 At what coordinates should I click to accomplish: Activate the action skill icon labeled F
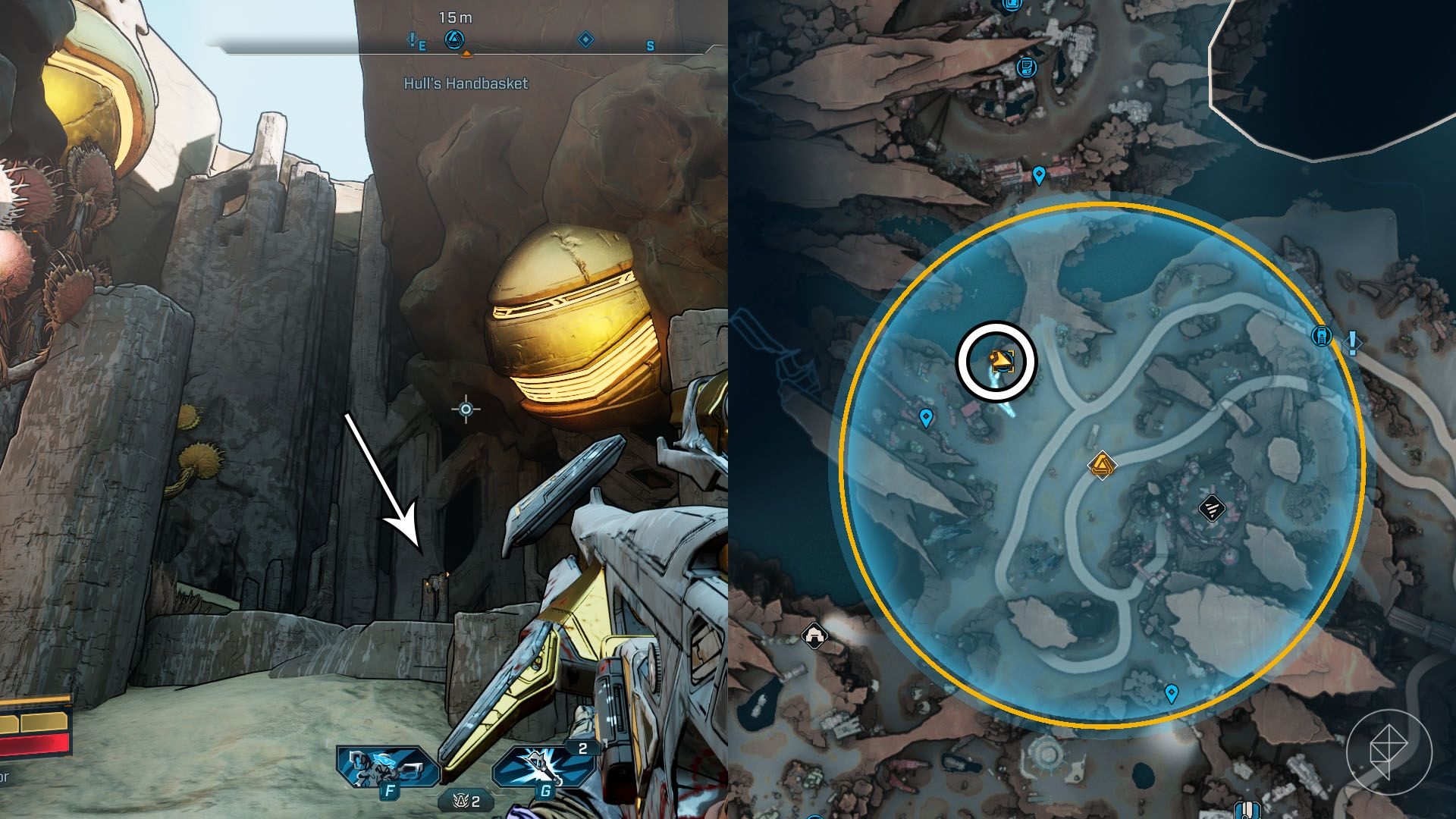point(388,767)
